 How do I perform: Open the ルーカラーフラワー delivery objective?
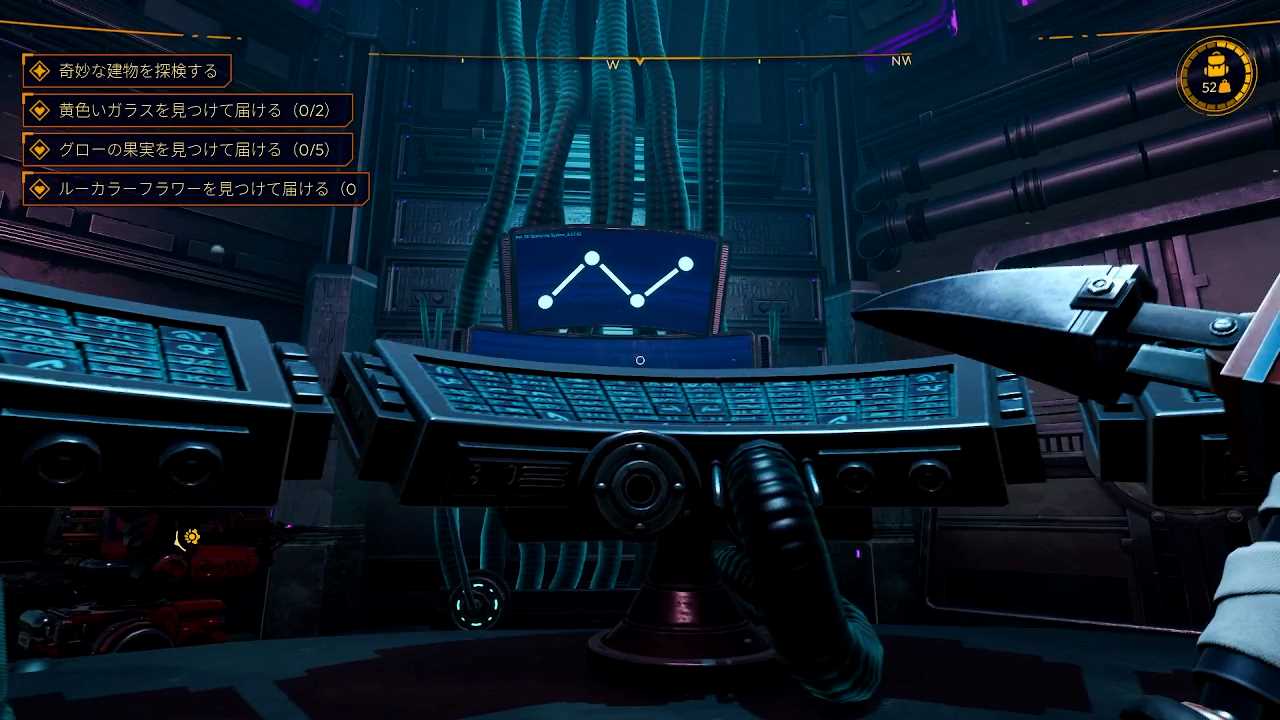196,189
